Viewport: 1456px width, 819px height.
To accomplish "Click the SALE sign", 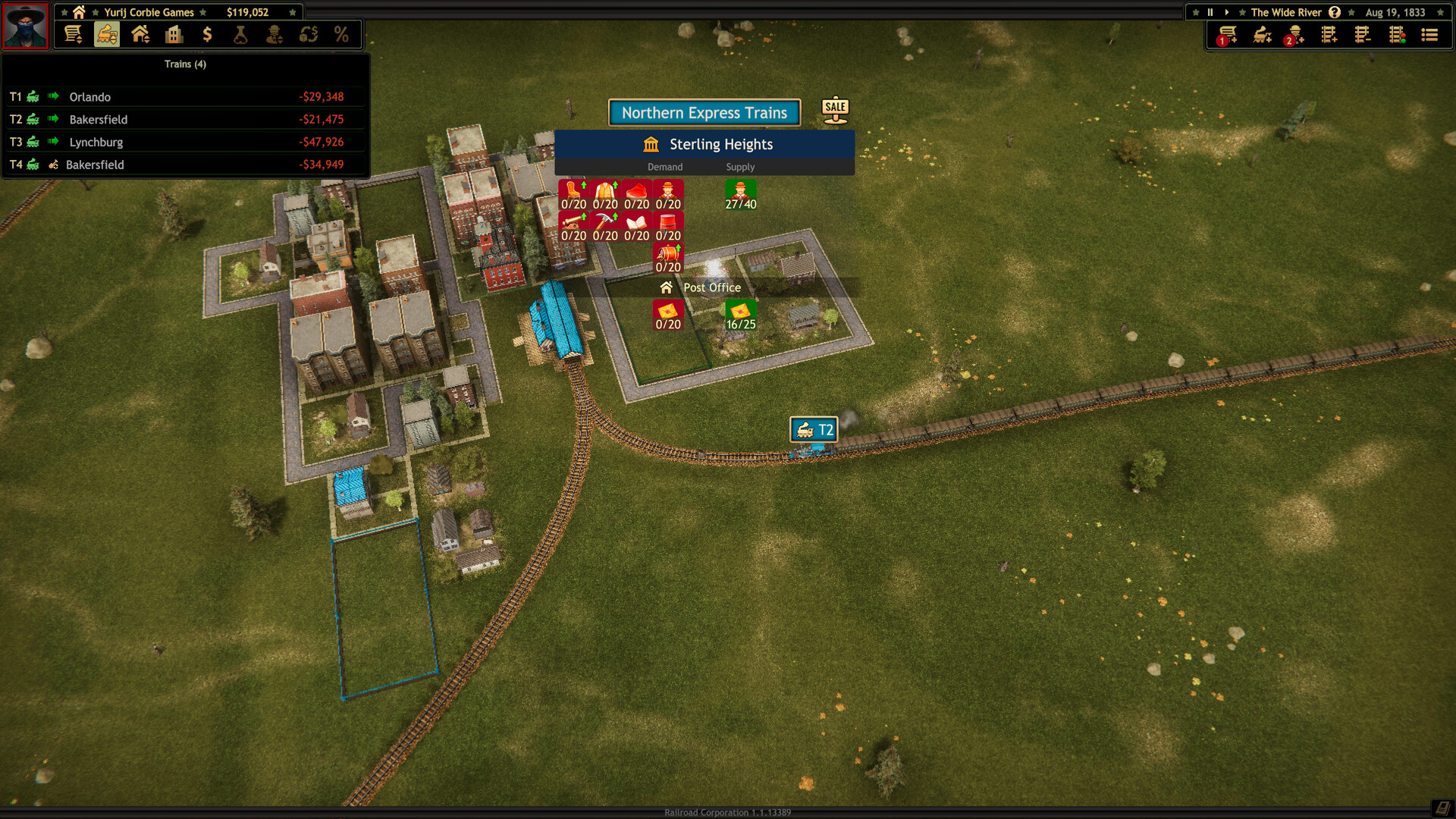I will point(834,108).
